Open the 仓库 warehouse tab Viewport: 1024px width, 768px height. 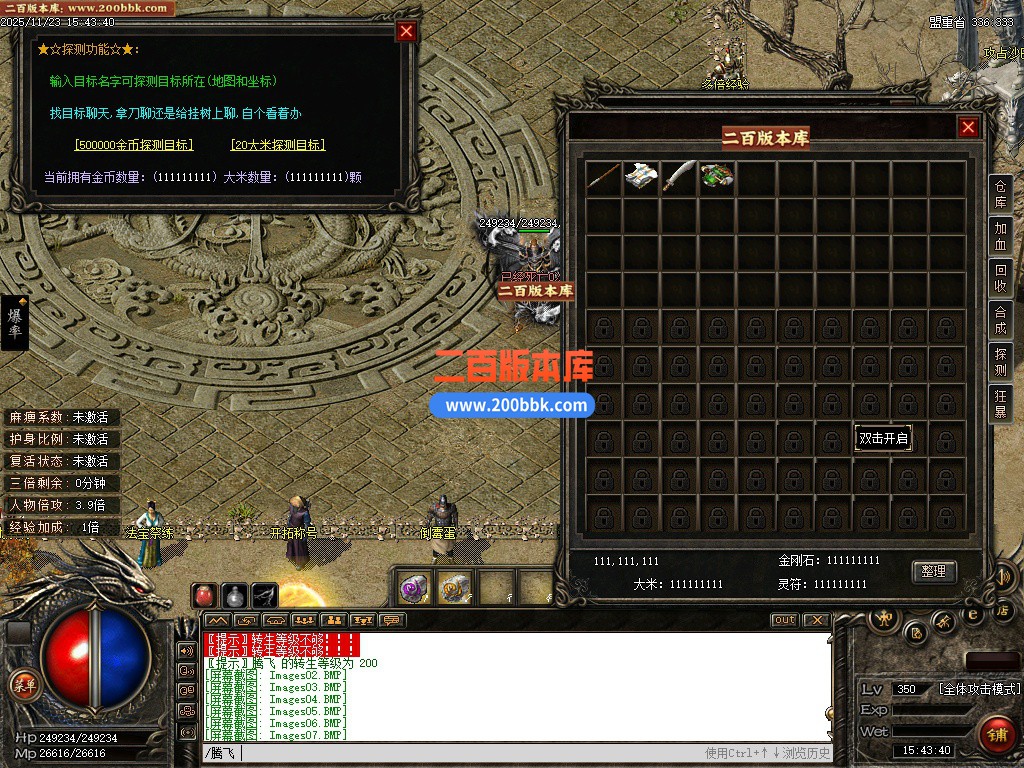point(1000,194)
